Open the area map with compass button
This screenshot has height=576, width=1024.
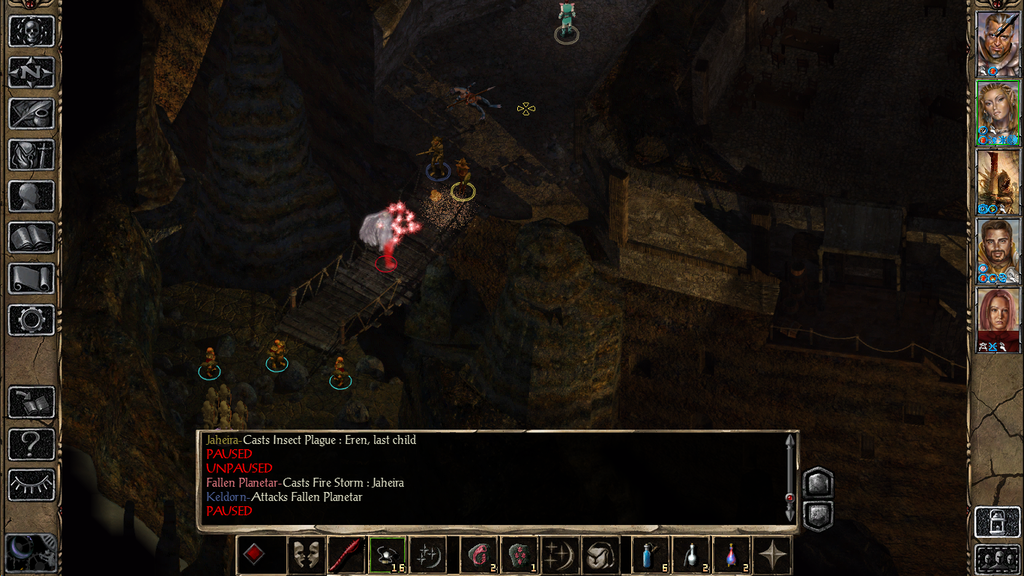pyautogui.click(x=31, y=72)
